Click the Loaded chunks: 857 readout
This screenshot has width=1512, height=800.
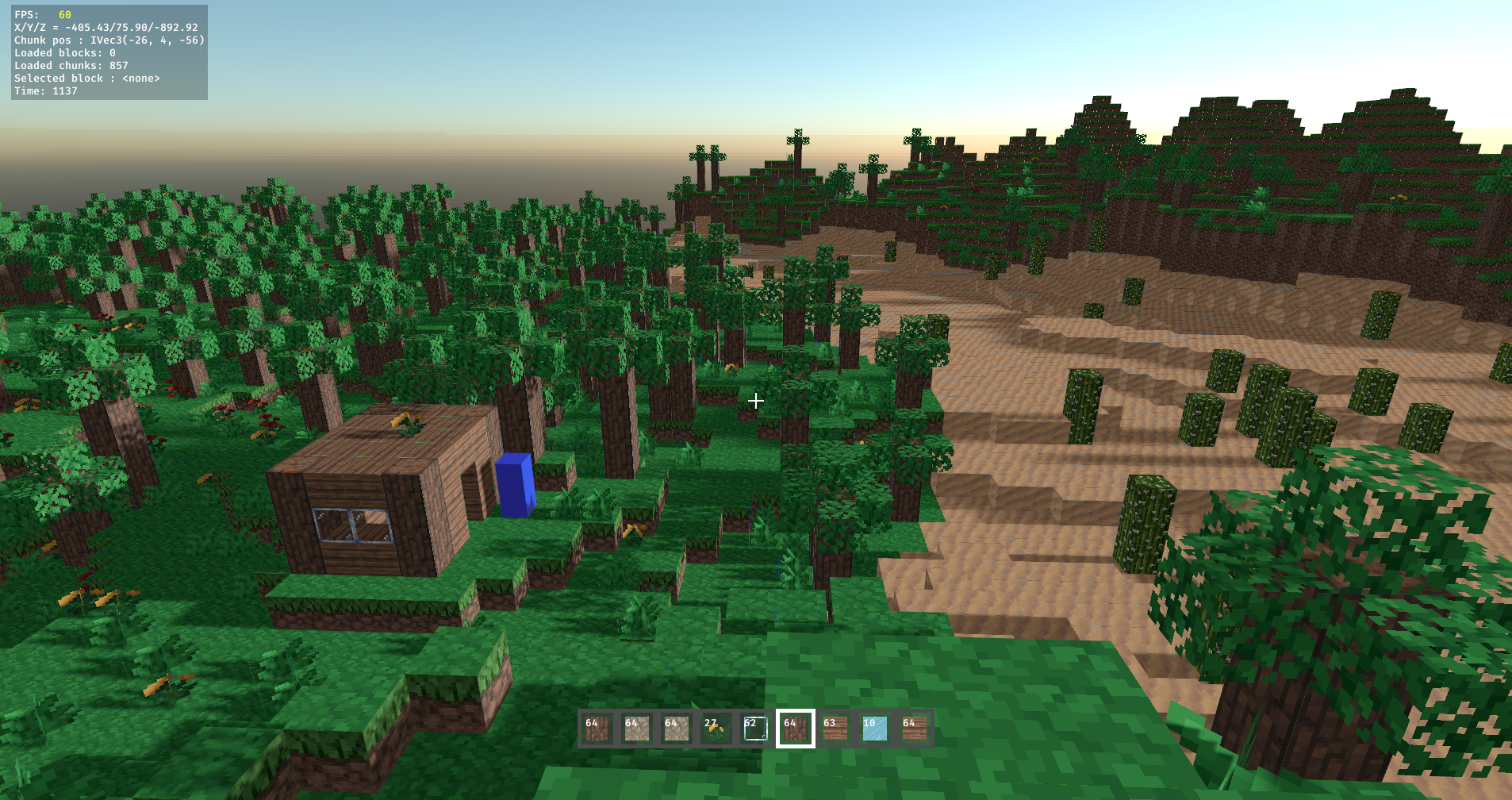[x=73, y=65]
